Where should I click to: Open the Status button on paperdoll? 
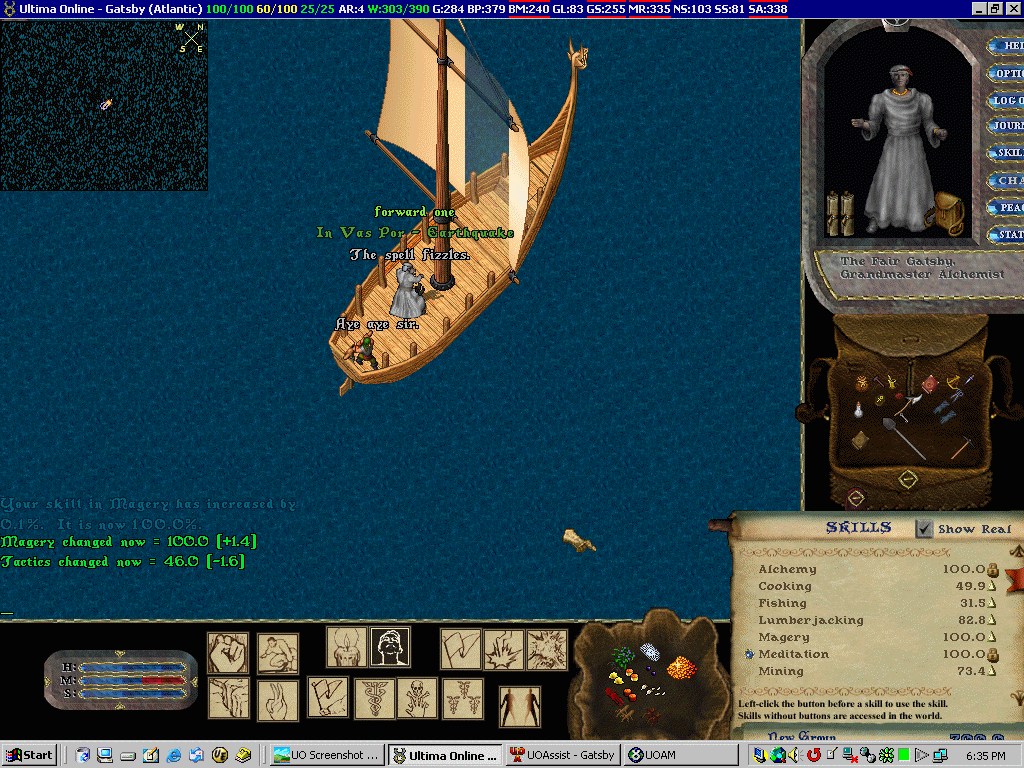(1006, 235)
